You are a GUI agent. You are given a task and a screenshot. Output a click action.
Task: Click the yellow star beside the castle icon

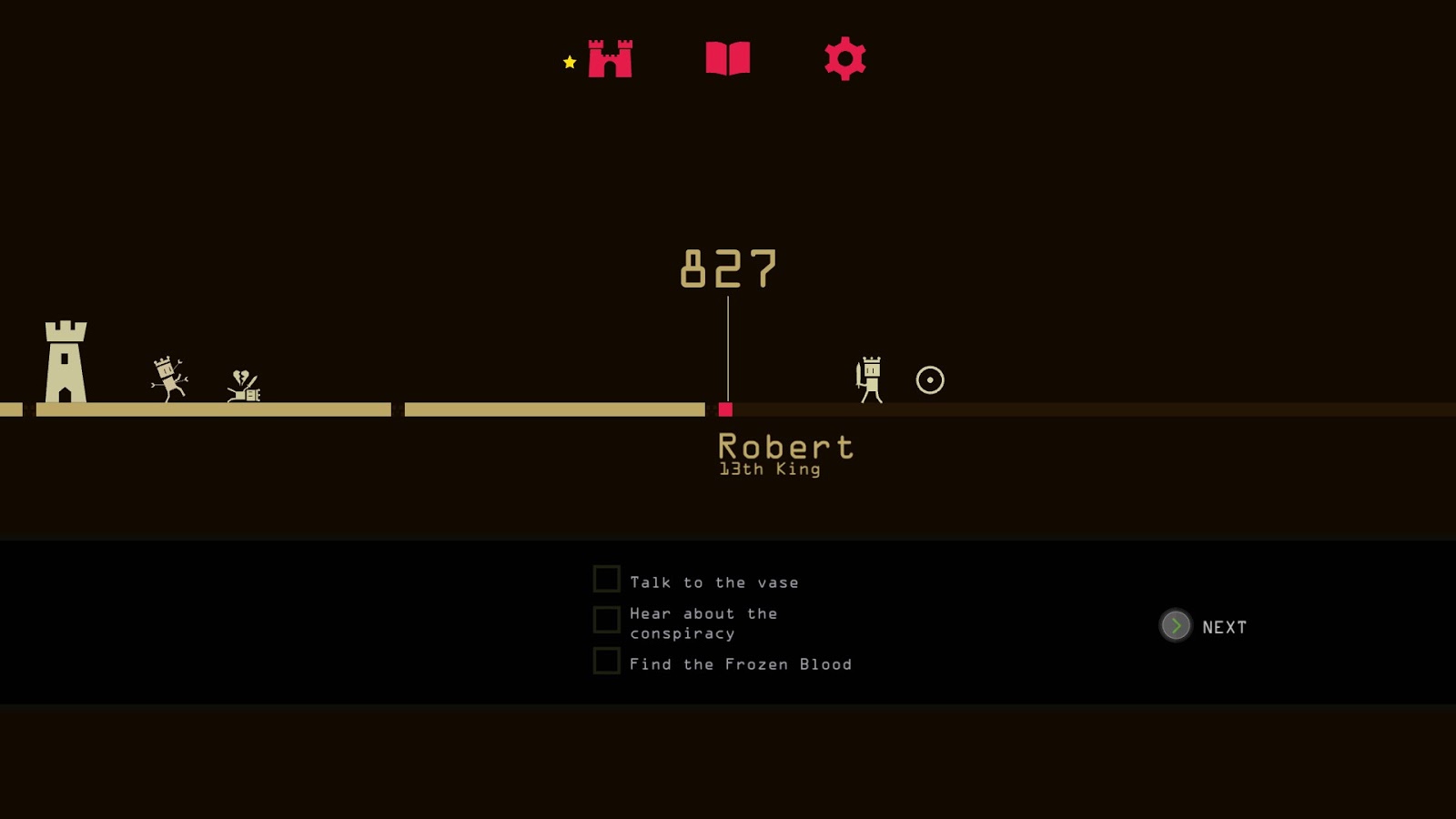(x=569, y=62)
